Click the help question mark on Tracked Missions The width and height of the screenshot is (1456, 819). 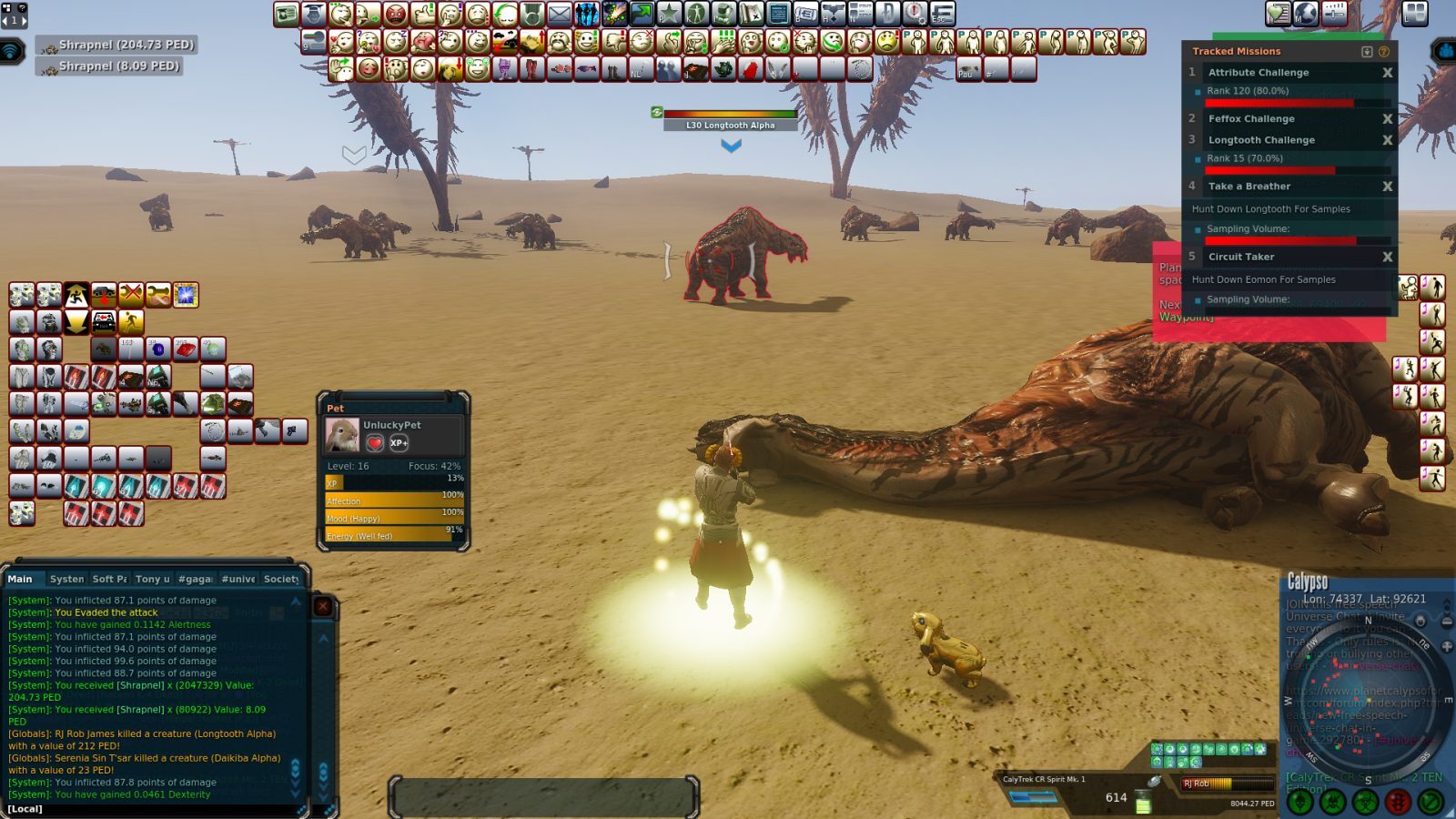tap(1384, 51)
